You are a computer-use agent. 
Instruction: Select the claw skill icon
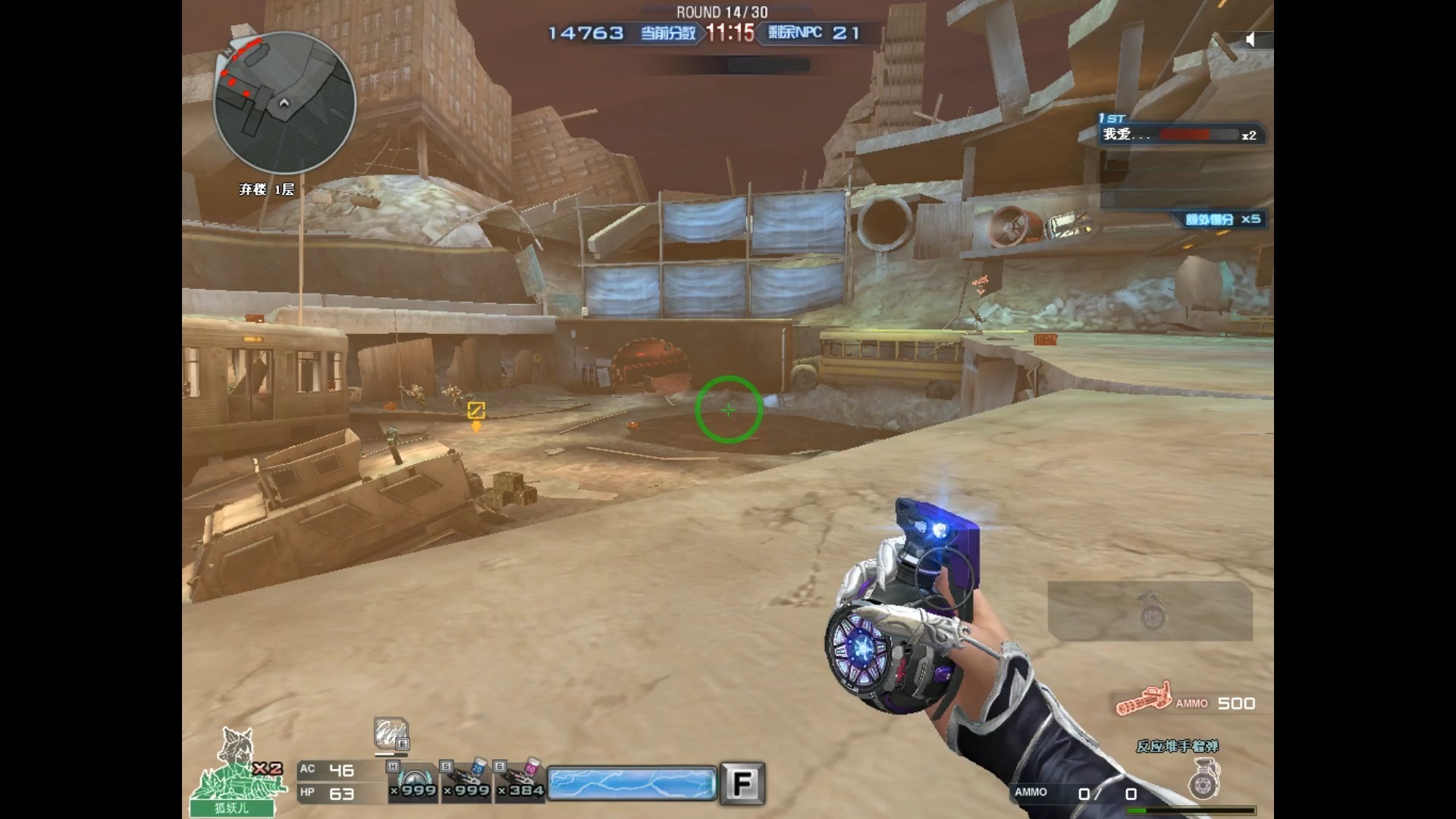[391, 734]
